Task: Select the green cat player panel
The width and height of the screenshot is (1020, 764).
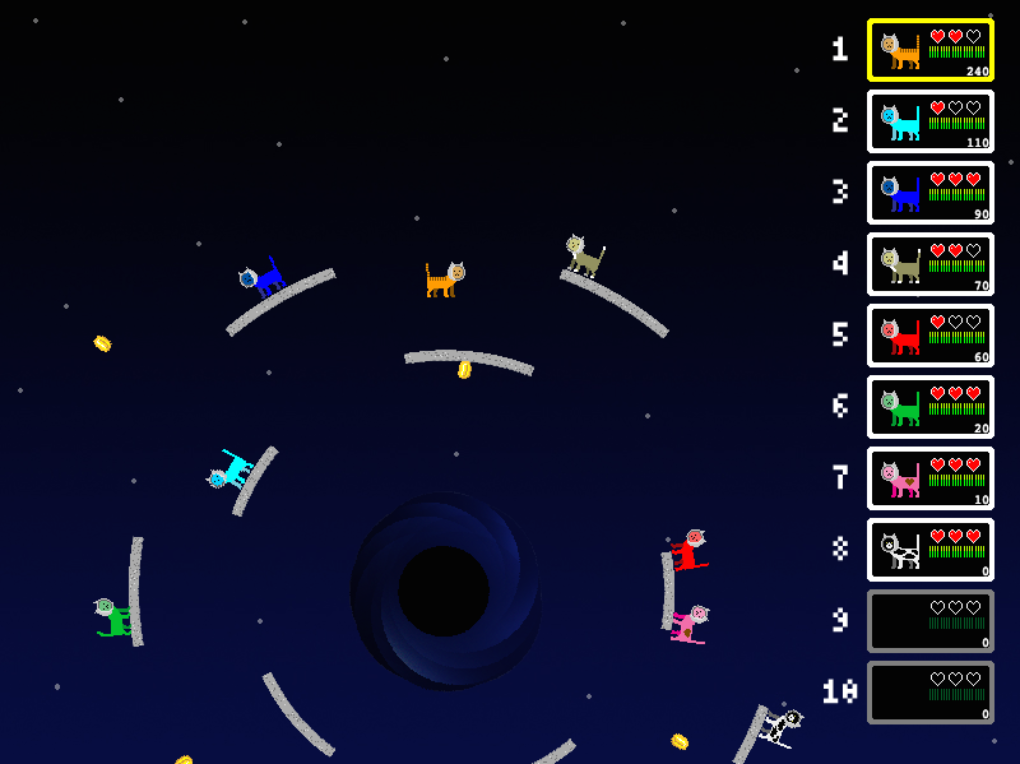Action: pyautogui.click(x=930, y=407)
